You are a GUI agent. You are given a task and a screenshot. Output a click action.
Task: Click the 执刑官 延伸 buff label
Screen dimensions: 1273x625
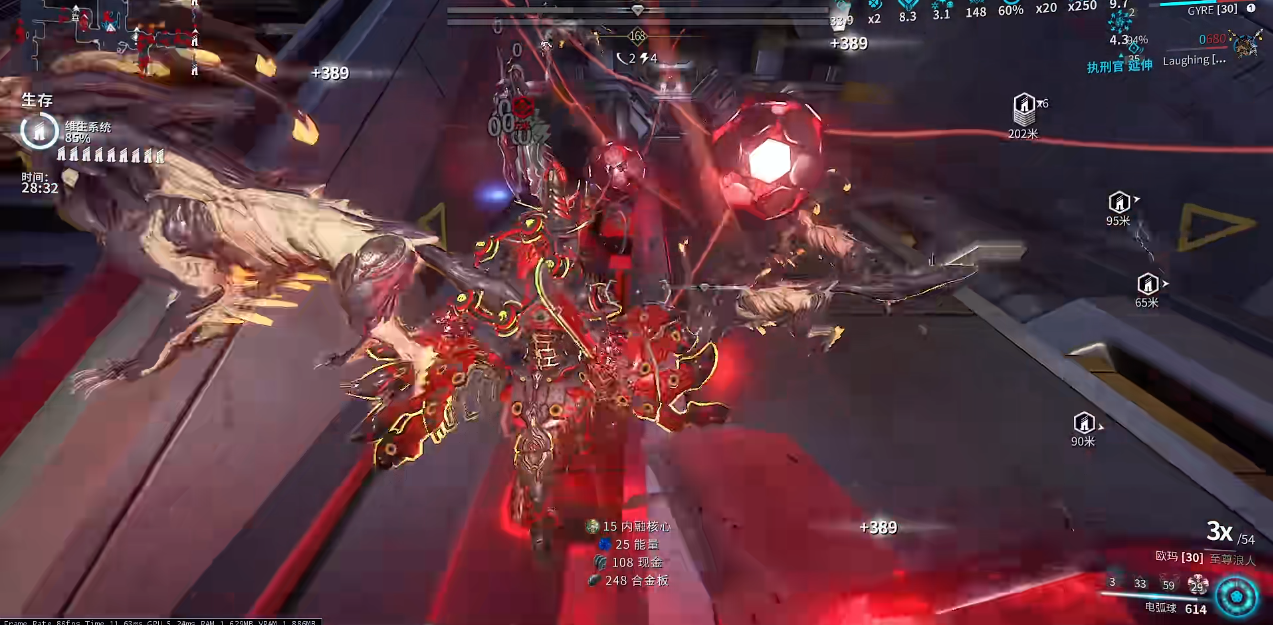pos(1119,66)
